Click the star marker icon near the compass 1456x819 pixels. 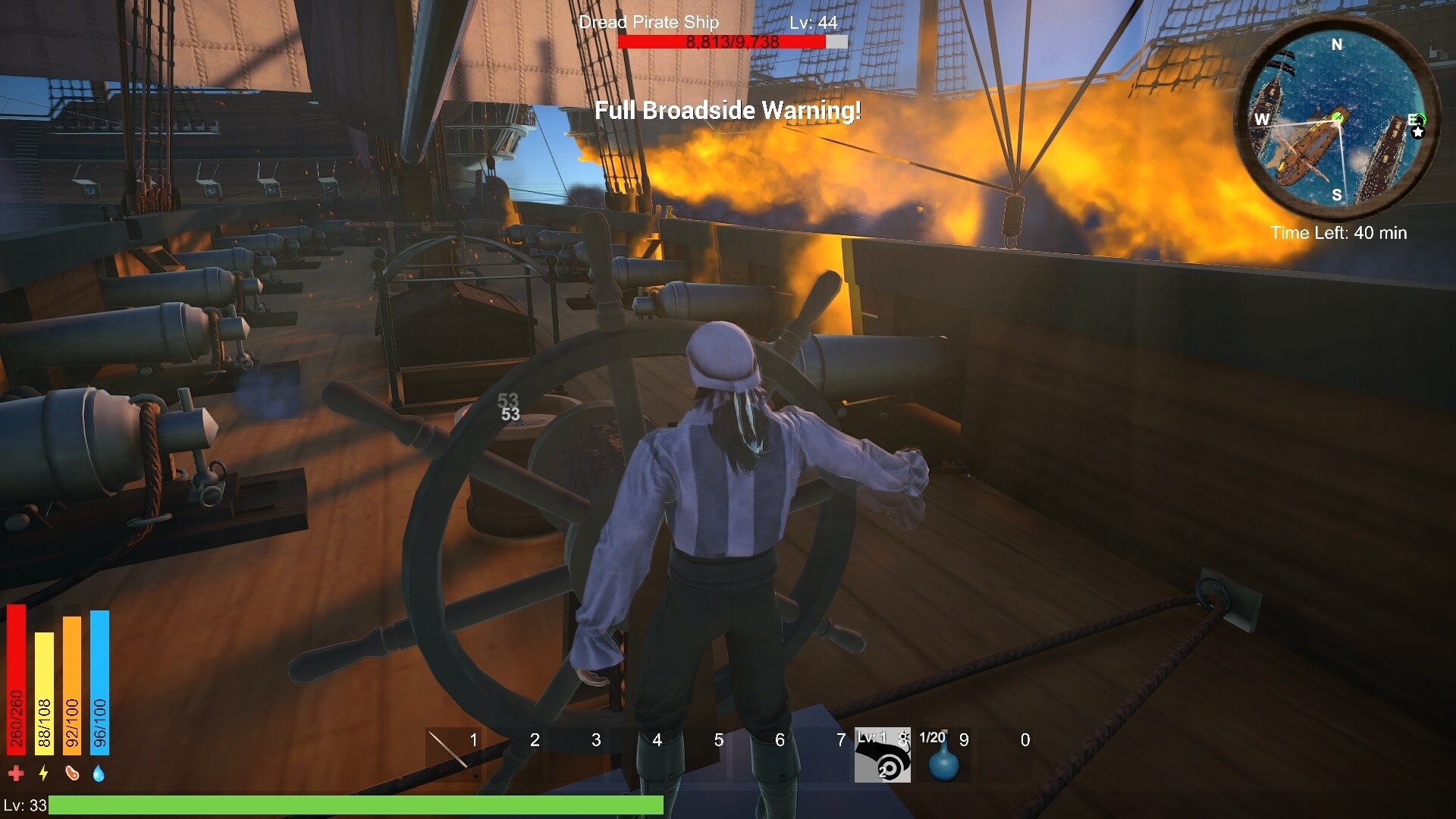point(1419,133)
